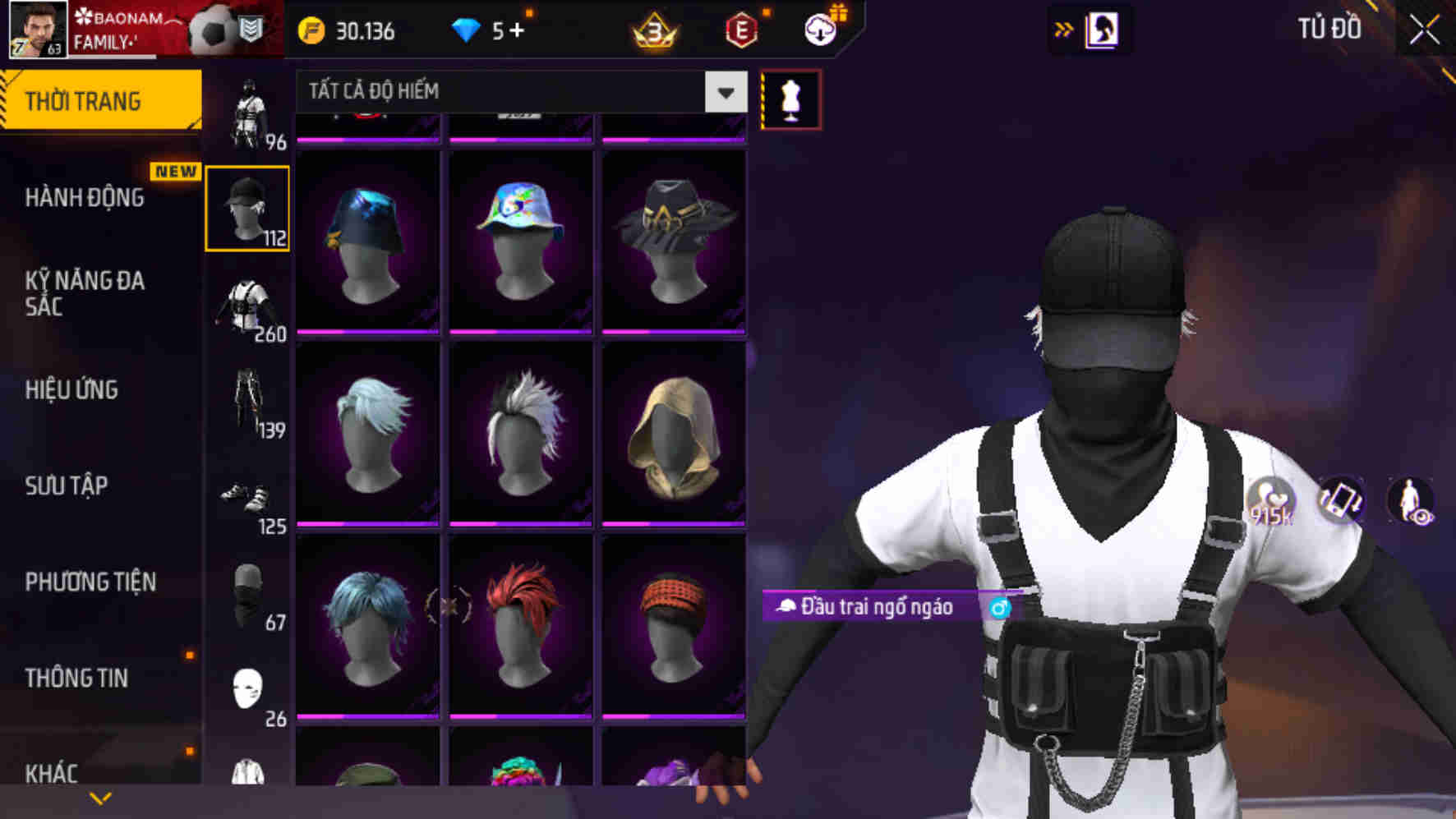Image resolution: width=1456 pixels, height=819 pixels.
Task: Open the SƯU TẬP menu section
Action: [66, 486]
